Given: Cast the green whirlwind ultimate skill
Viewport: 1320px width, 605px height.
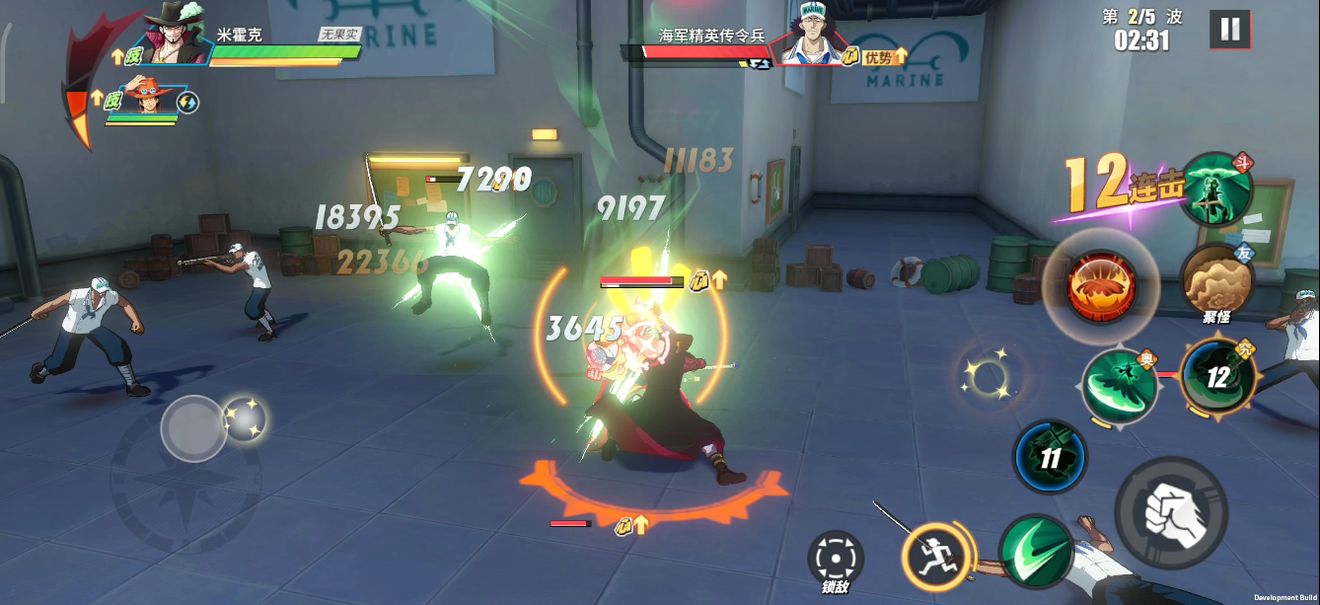Looking at the screenshot, I should coord(1120,383).
